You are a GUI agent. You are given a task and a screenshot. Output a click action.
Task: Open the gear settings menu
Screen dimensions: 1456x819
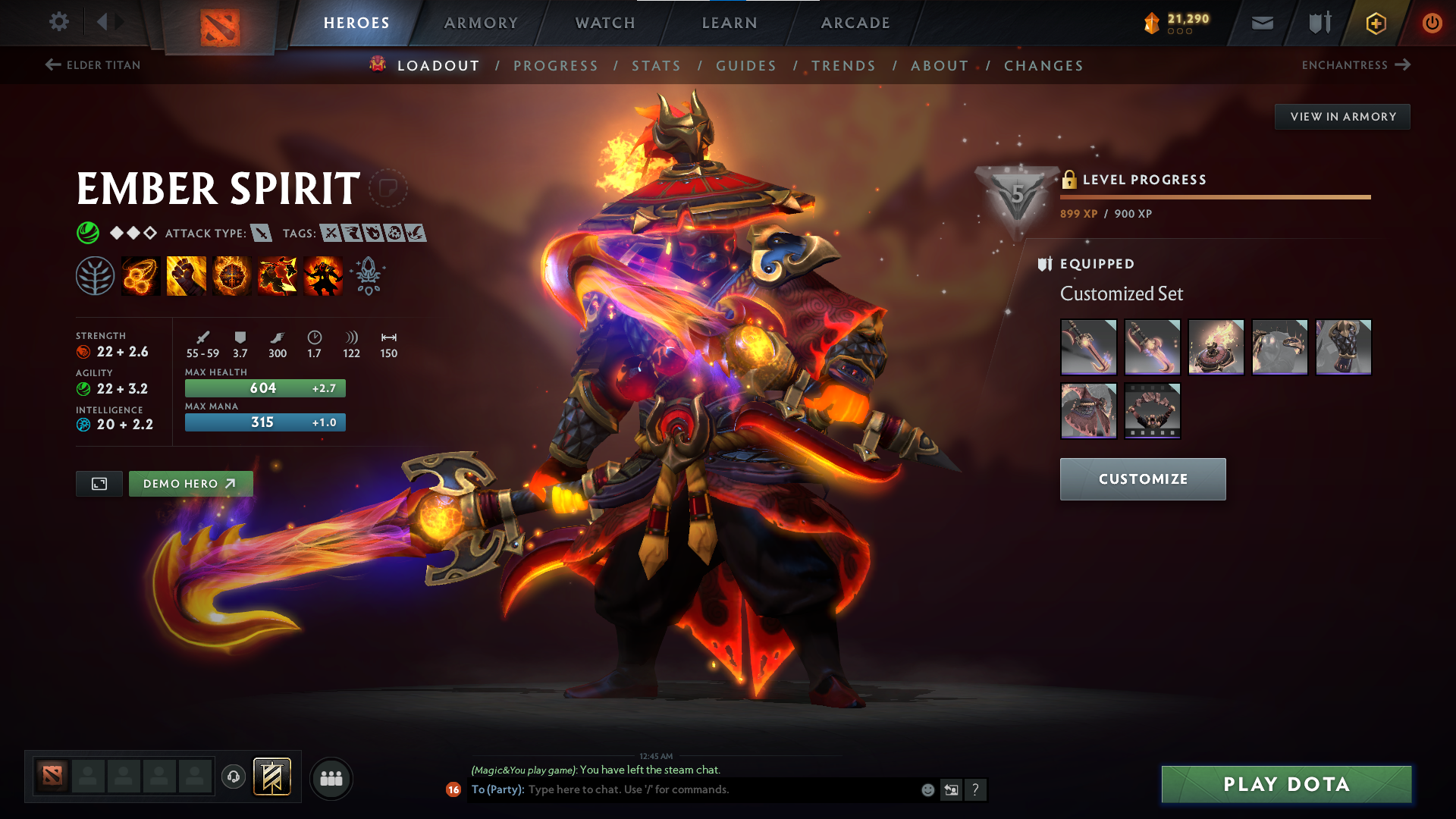click(x=58, y=23)
